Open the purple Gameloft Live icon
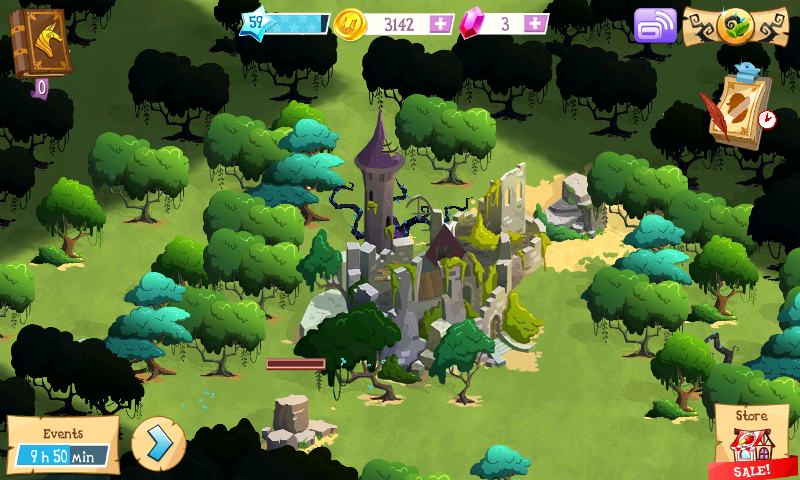The width and height of the screenshot is (800, 480). click(655, 25)
